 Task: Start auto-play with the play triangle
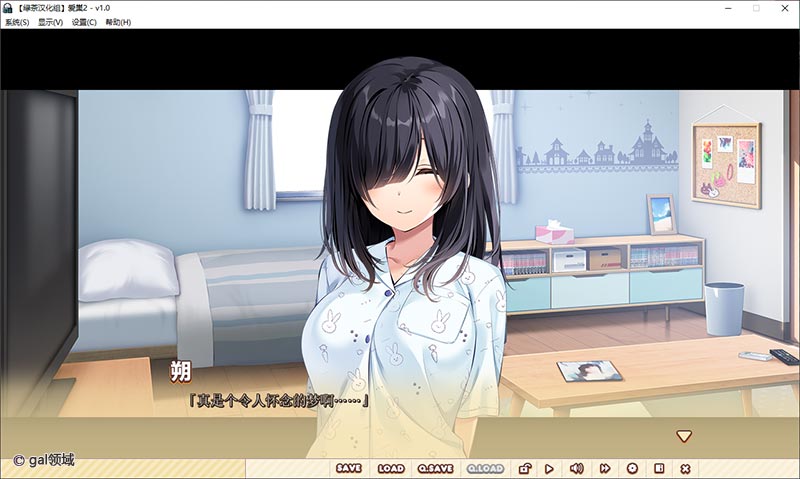tap(549, 468)
